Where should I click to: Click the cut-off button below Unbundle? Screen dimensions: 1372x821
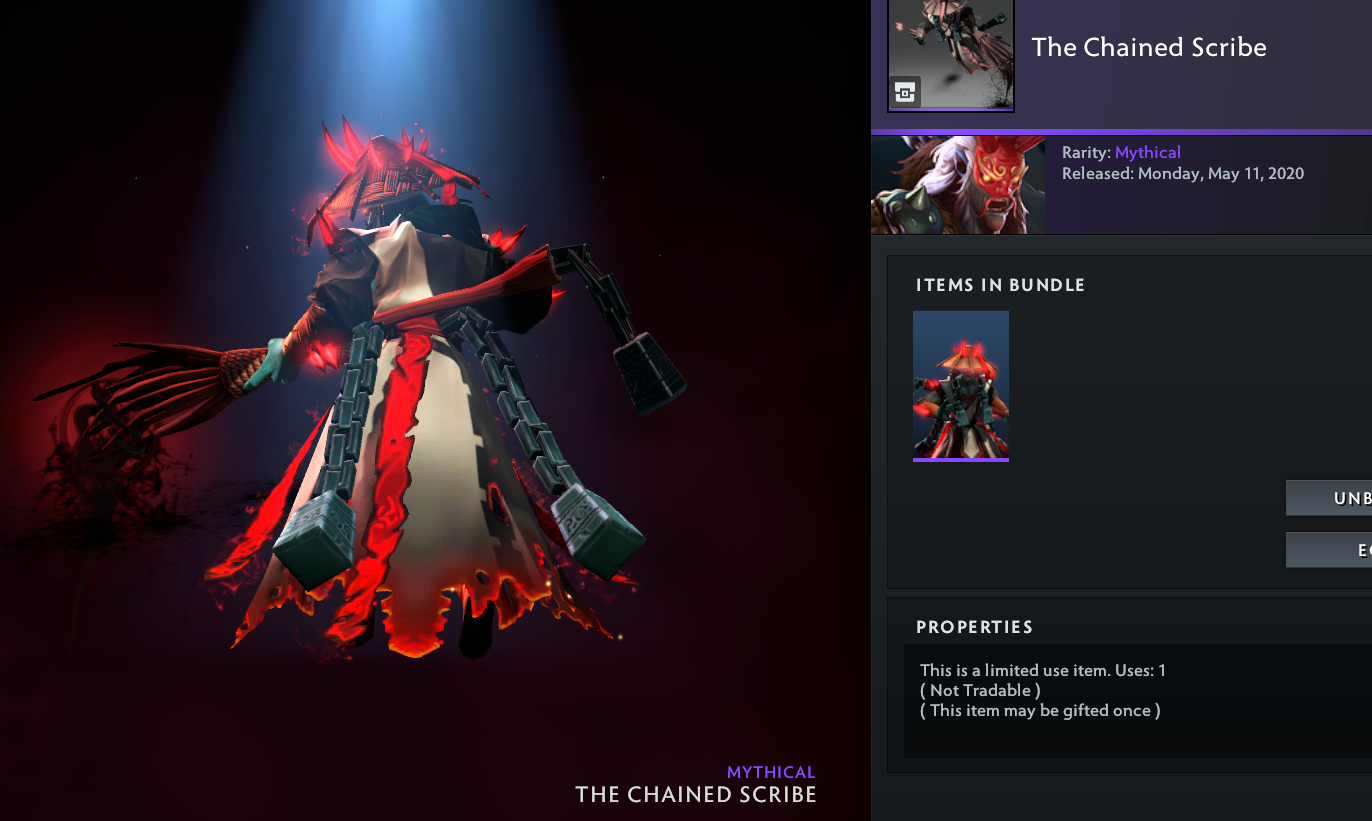tap(1330, 550)
